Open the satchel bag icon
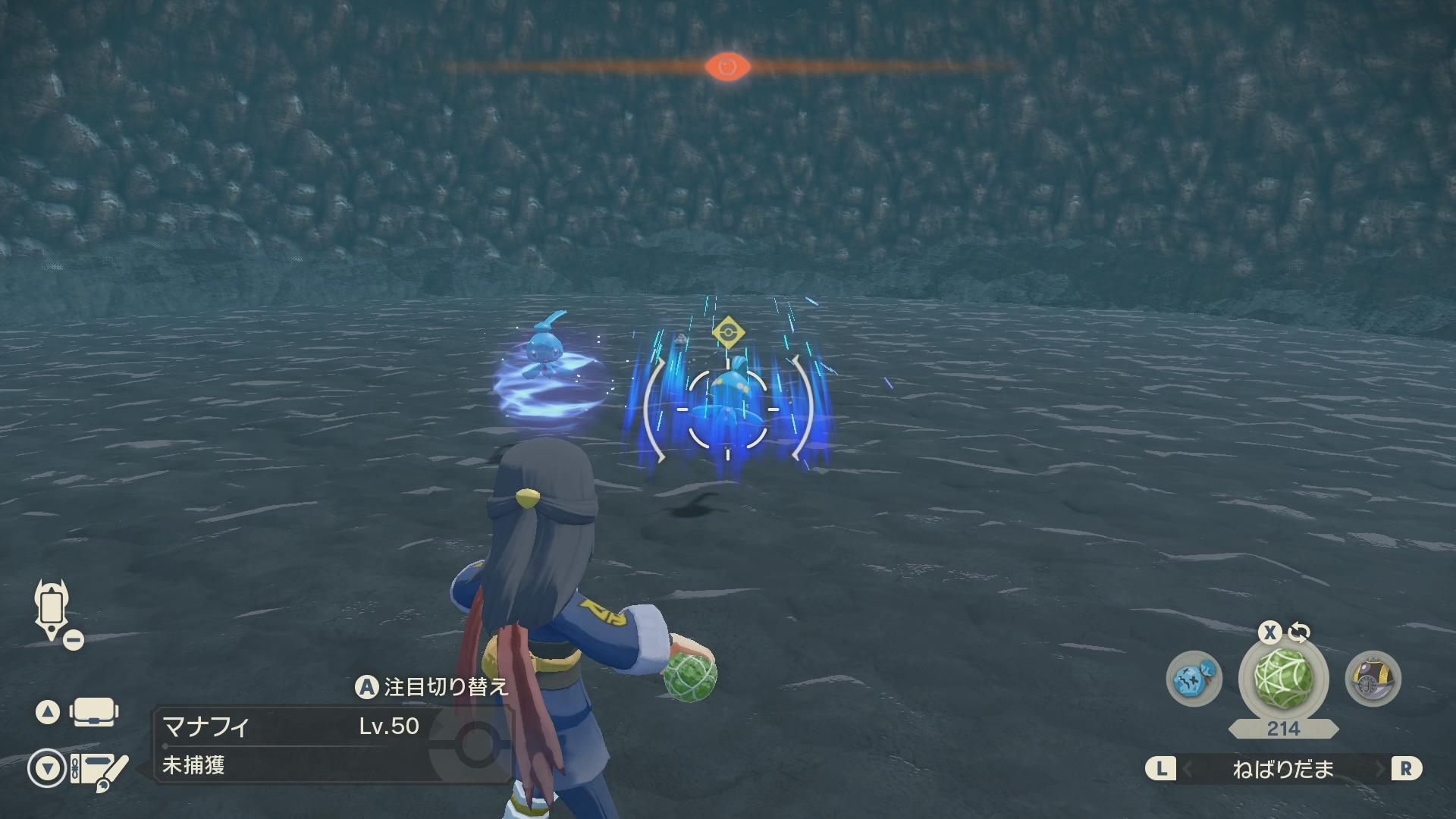 point(93,713)
